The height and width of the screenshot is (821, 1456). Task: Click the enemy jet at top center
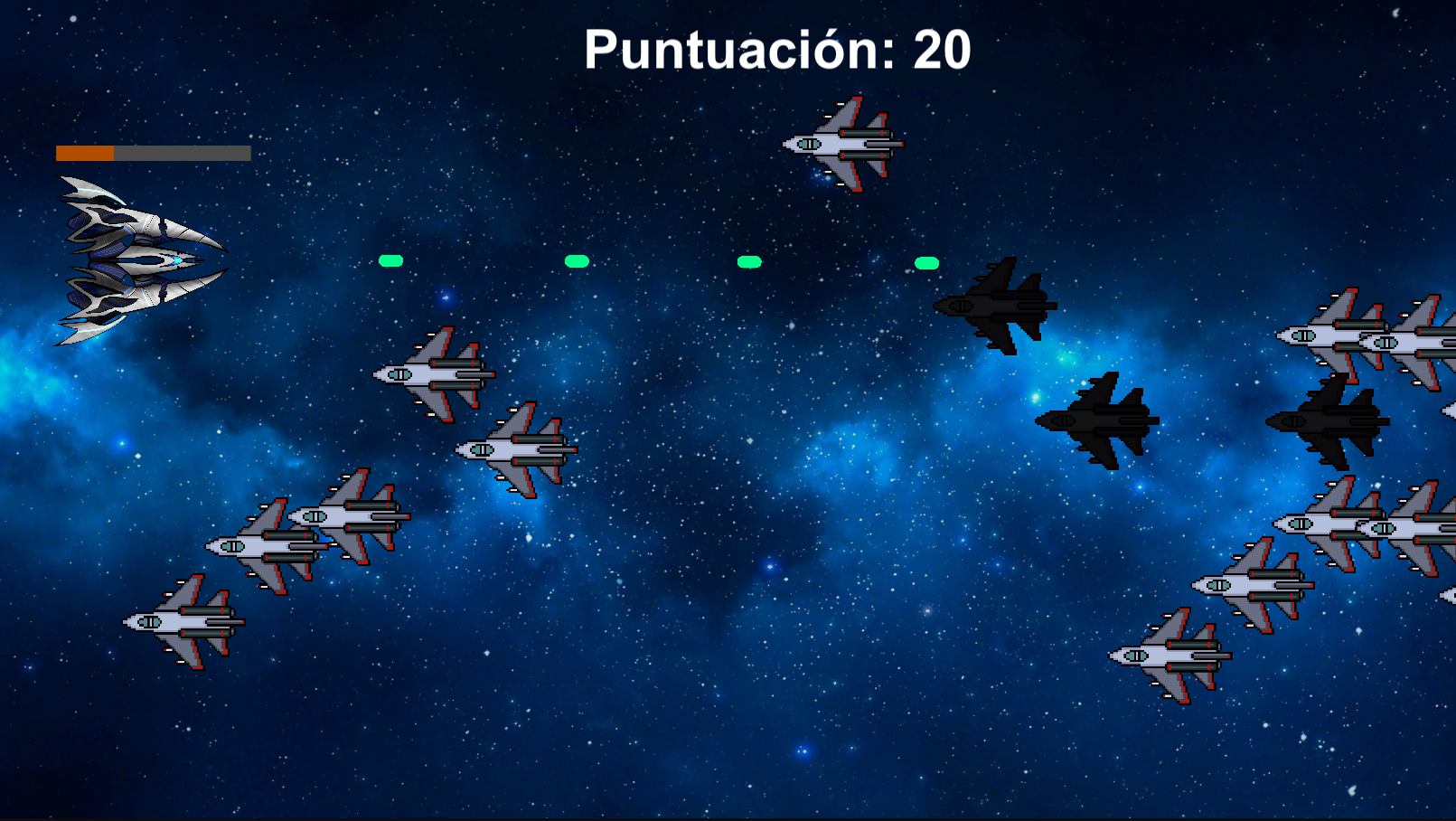tap(845, 145)
